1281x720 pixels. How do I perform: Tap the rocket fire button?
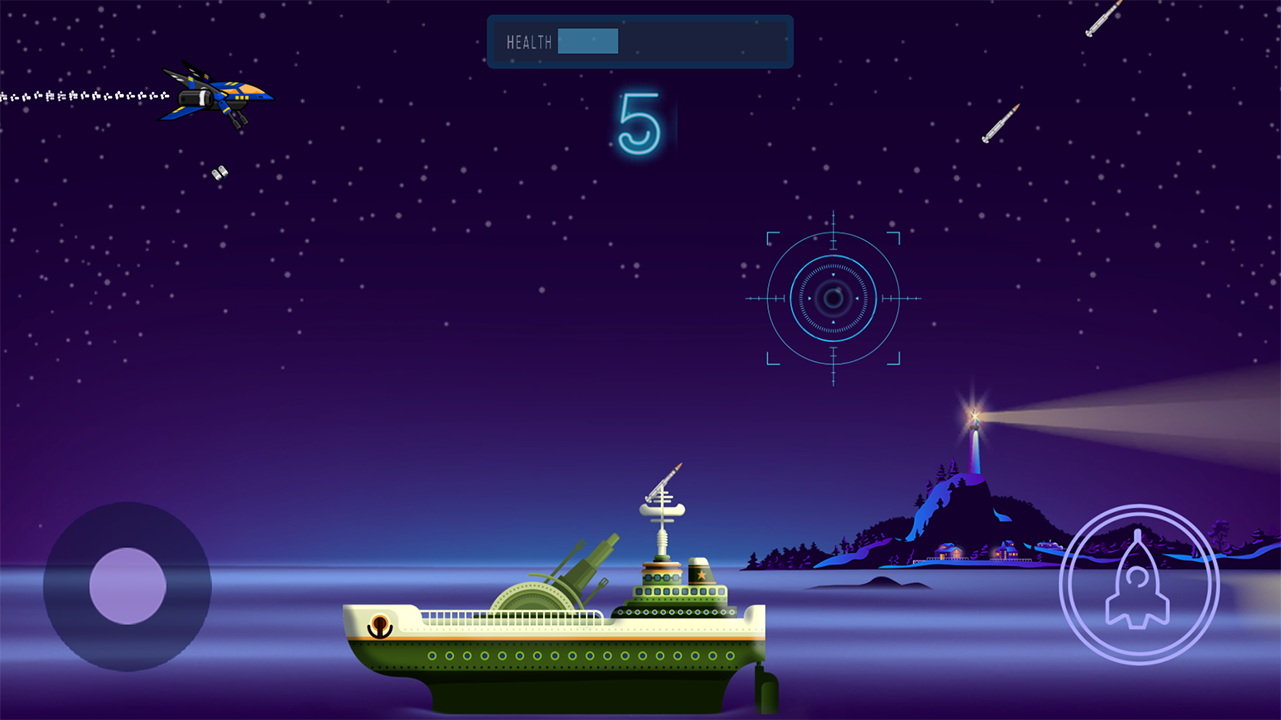click(1138, 584)
